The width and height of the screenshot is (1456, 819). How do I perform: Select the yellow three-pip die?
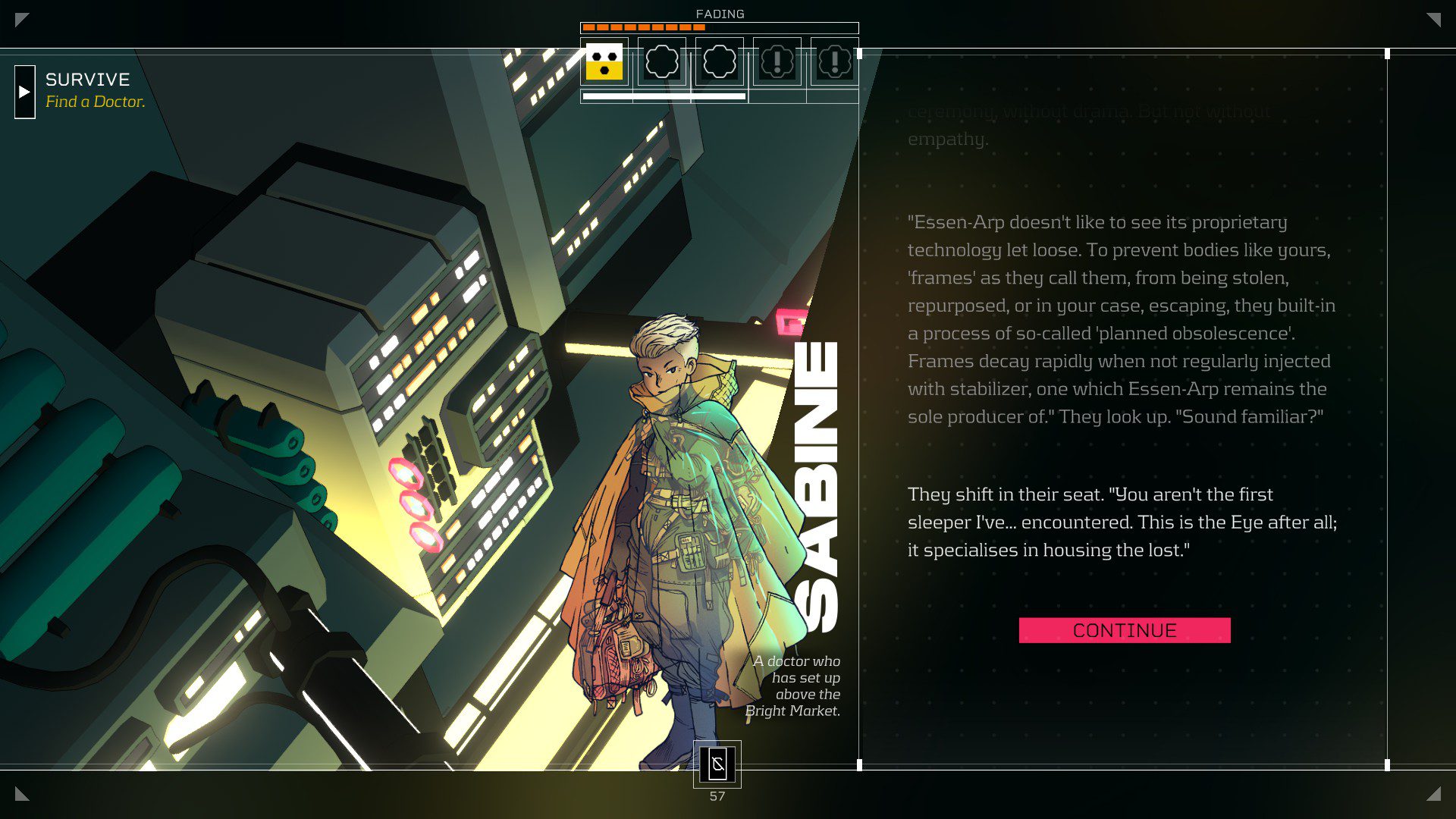(x=604, y=61)
